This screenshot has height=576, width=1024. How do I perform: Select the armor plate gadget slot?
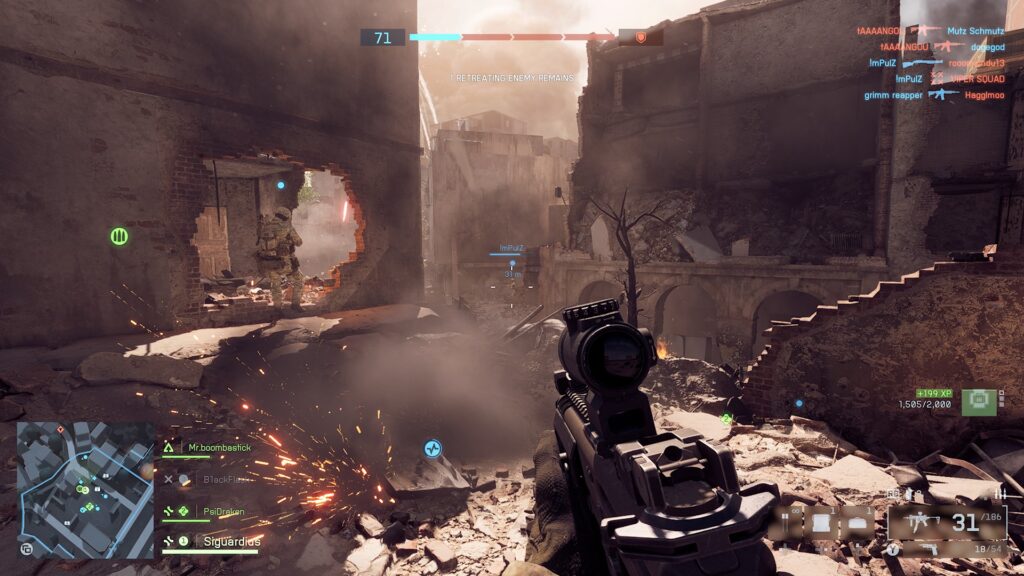(x=822, y=522)
